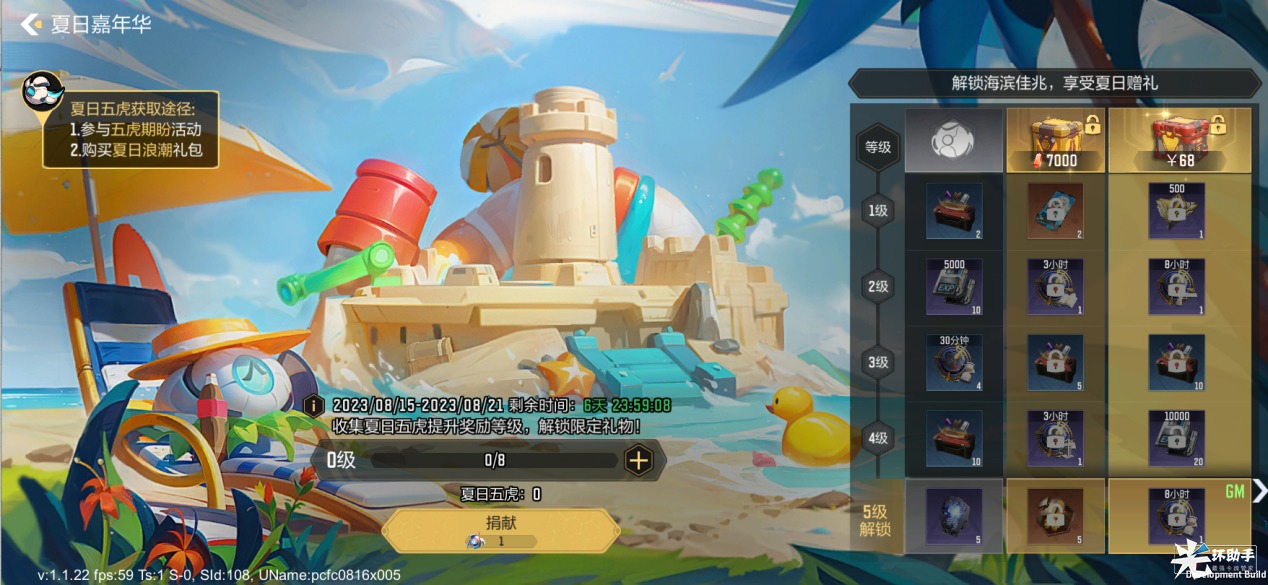Go back from the 夏日嘉年华 screen
This screenshot has height=585, width=1268.
pos(31,24)
